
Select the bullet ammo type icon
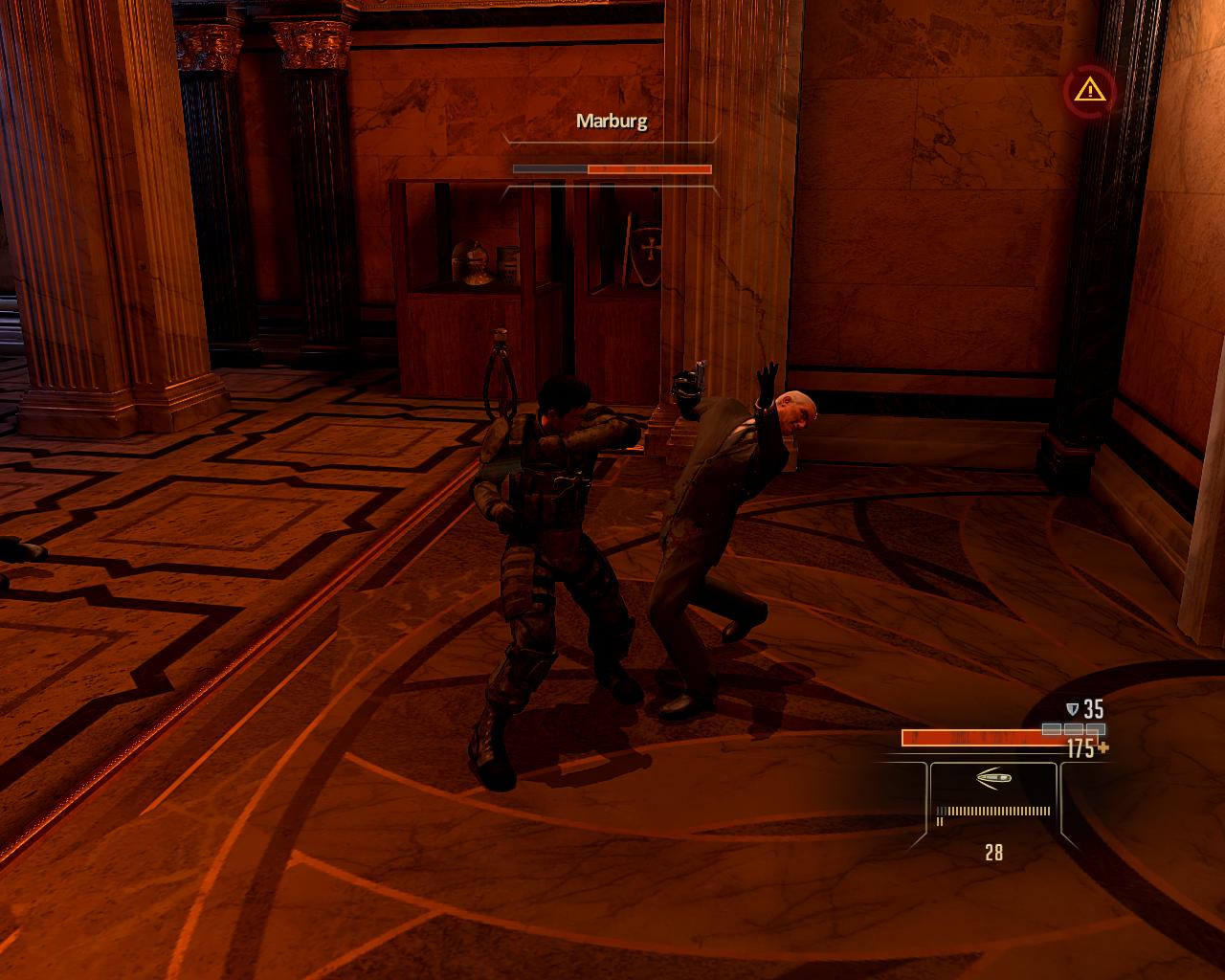tap(993, 779)
